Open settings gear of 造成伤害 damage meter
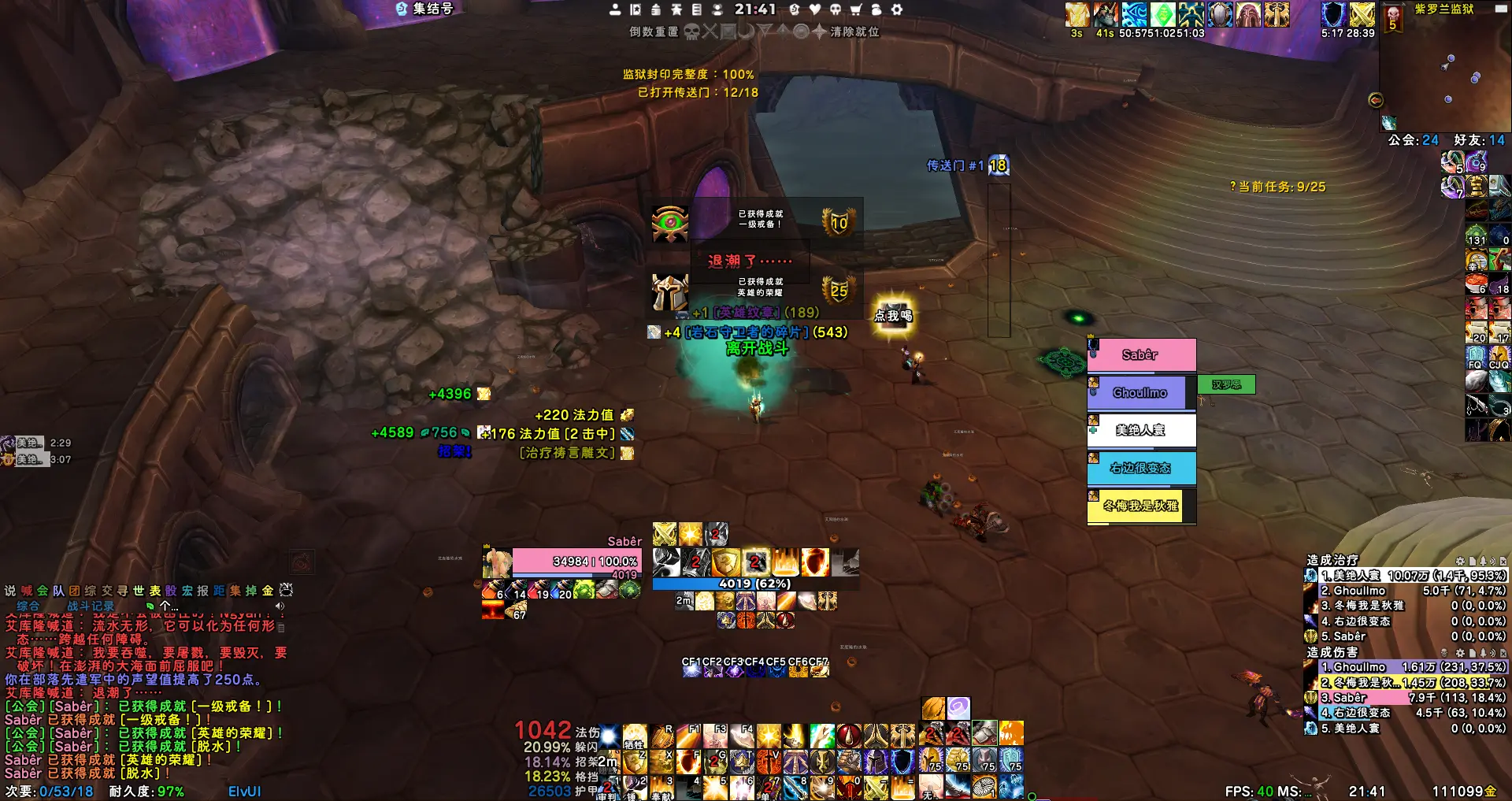The width and height of the screenshot is (1512, 801). pos(1460,653)
